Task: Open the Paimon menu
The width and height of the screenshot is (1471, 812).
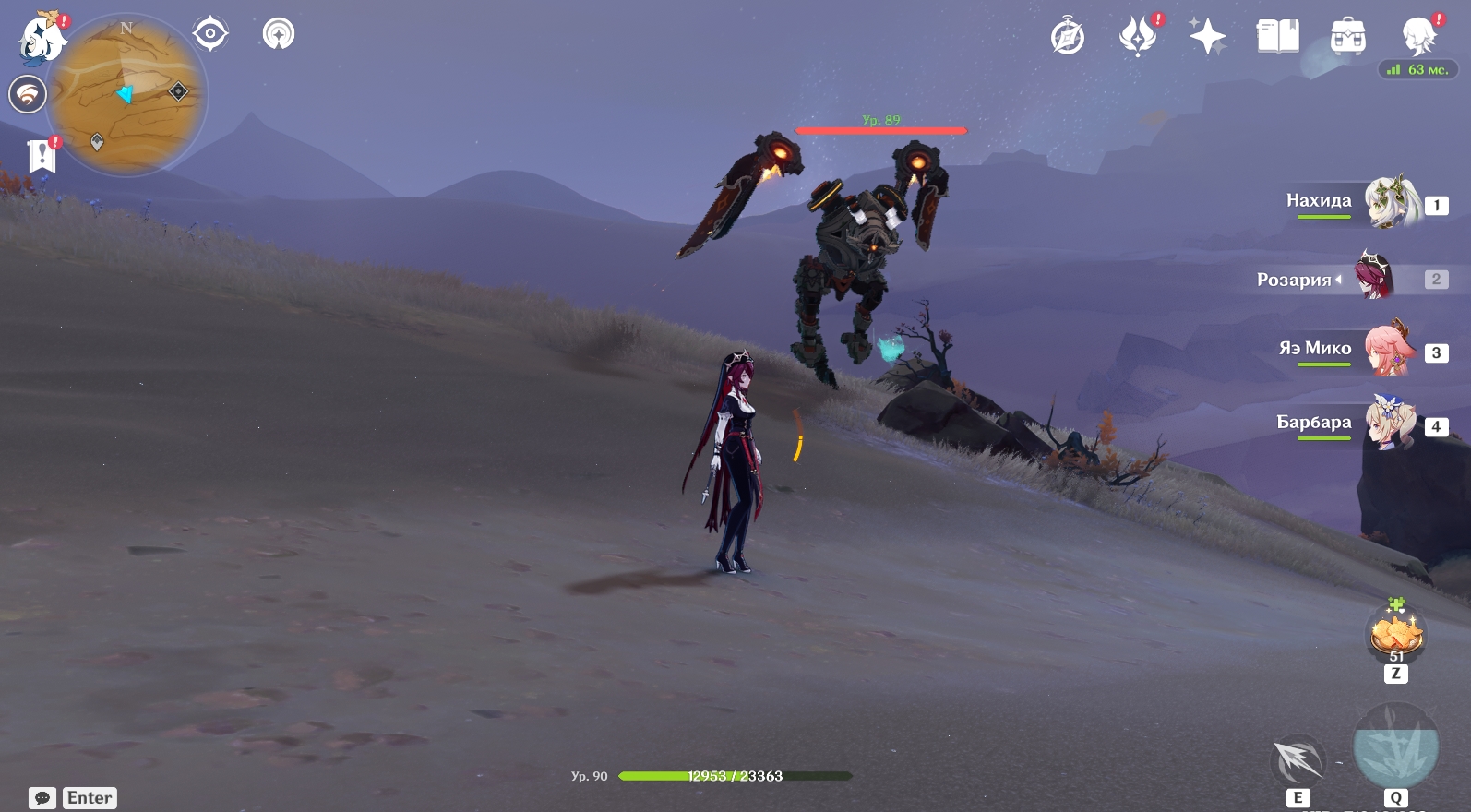Action: (41, 39)
